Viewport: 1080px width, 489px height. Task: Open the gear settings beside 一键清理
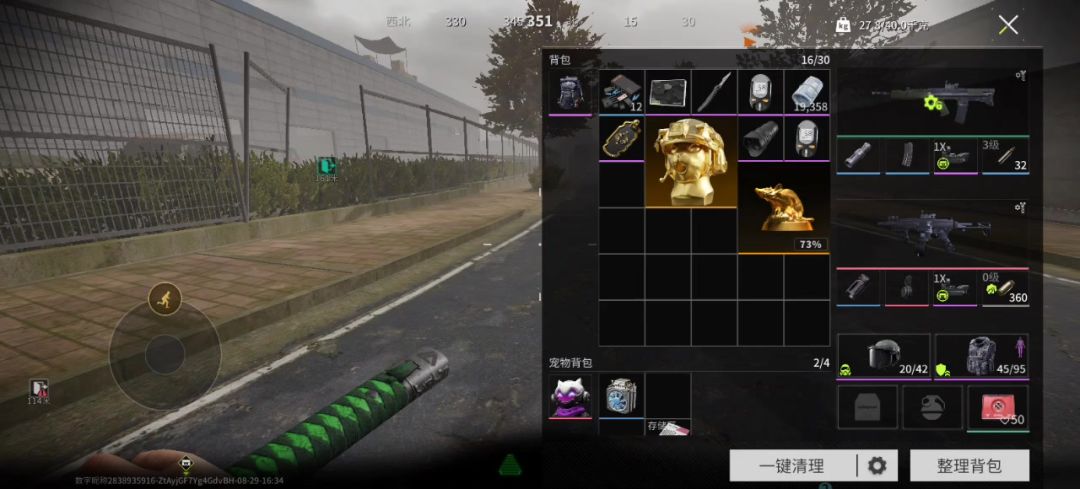pyautogui.click(x=877, y=465)
